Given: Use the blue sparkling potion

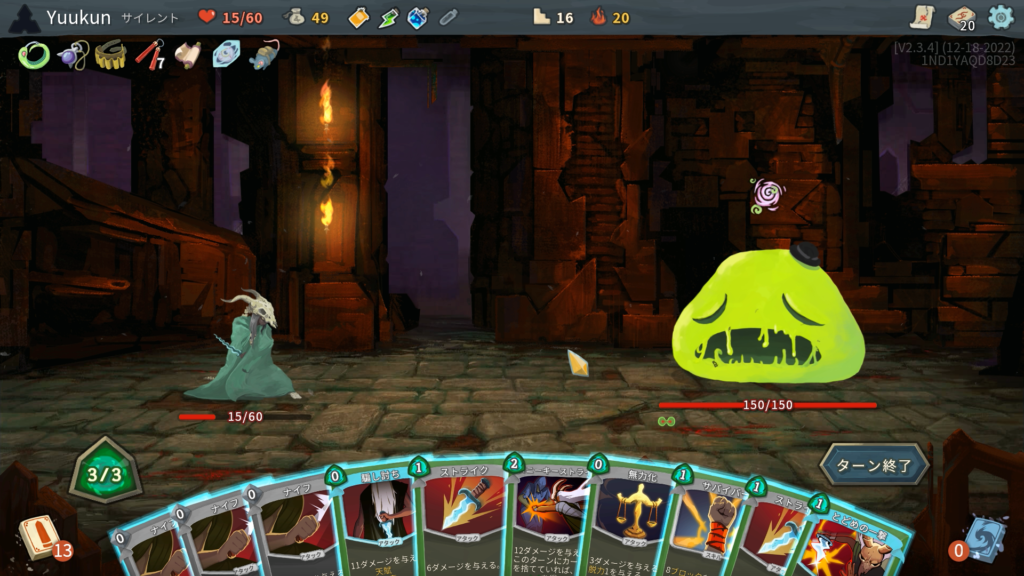Looking at the screenshot, I should pyautogui.click(x=418, y=17).
